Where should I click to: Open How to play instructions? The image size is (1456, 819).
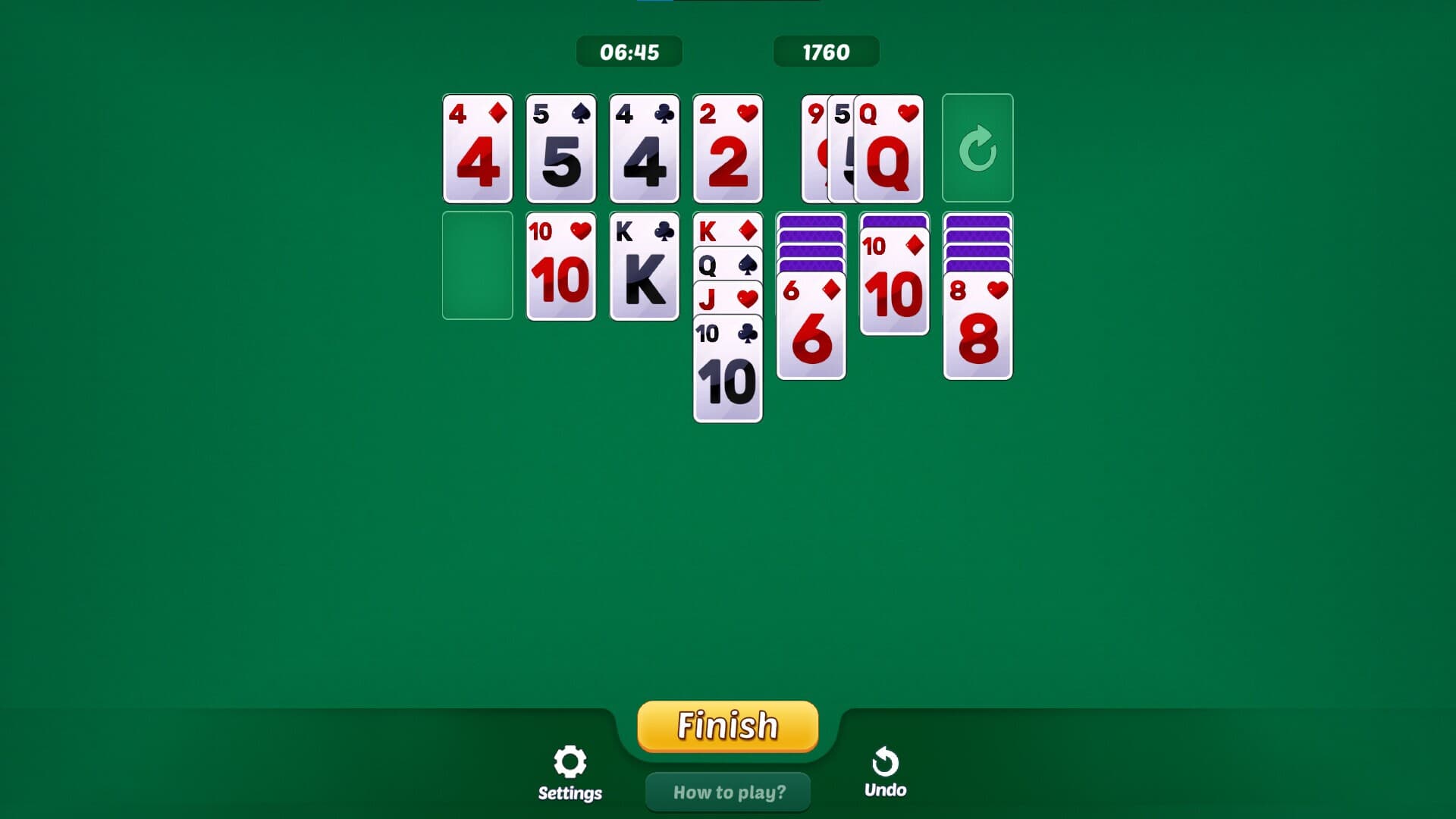click(x=727, y=792)
